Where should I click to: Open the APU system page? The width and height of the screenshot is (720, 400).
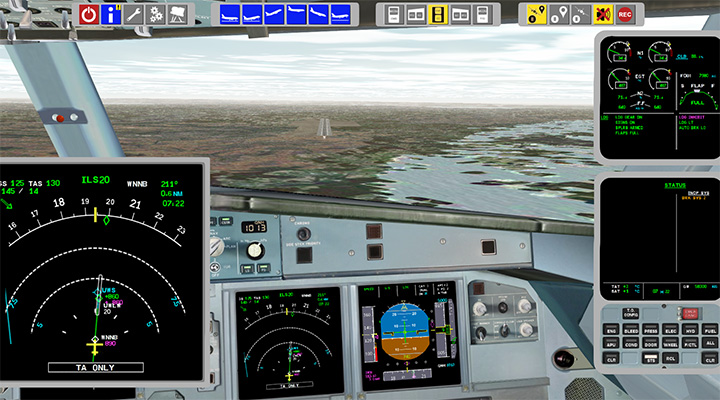[x=610, y=343]
